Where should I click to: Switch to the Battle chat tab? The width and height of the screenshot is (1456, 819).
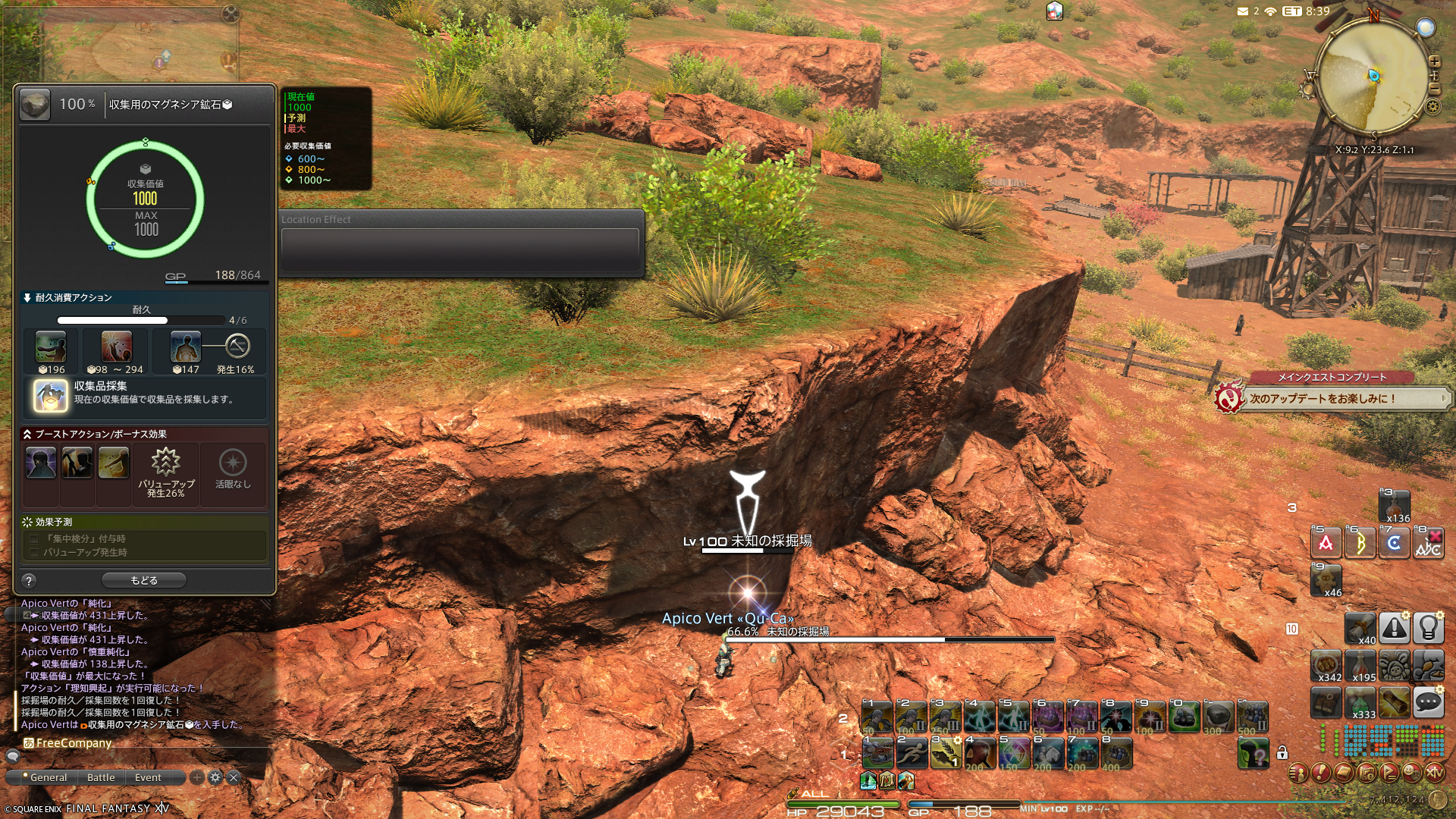[101, 777]
